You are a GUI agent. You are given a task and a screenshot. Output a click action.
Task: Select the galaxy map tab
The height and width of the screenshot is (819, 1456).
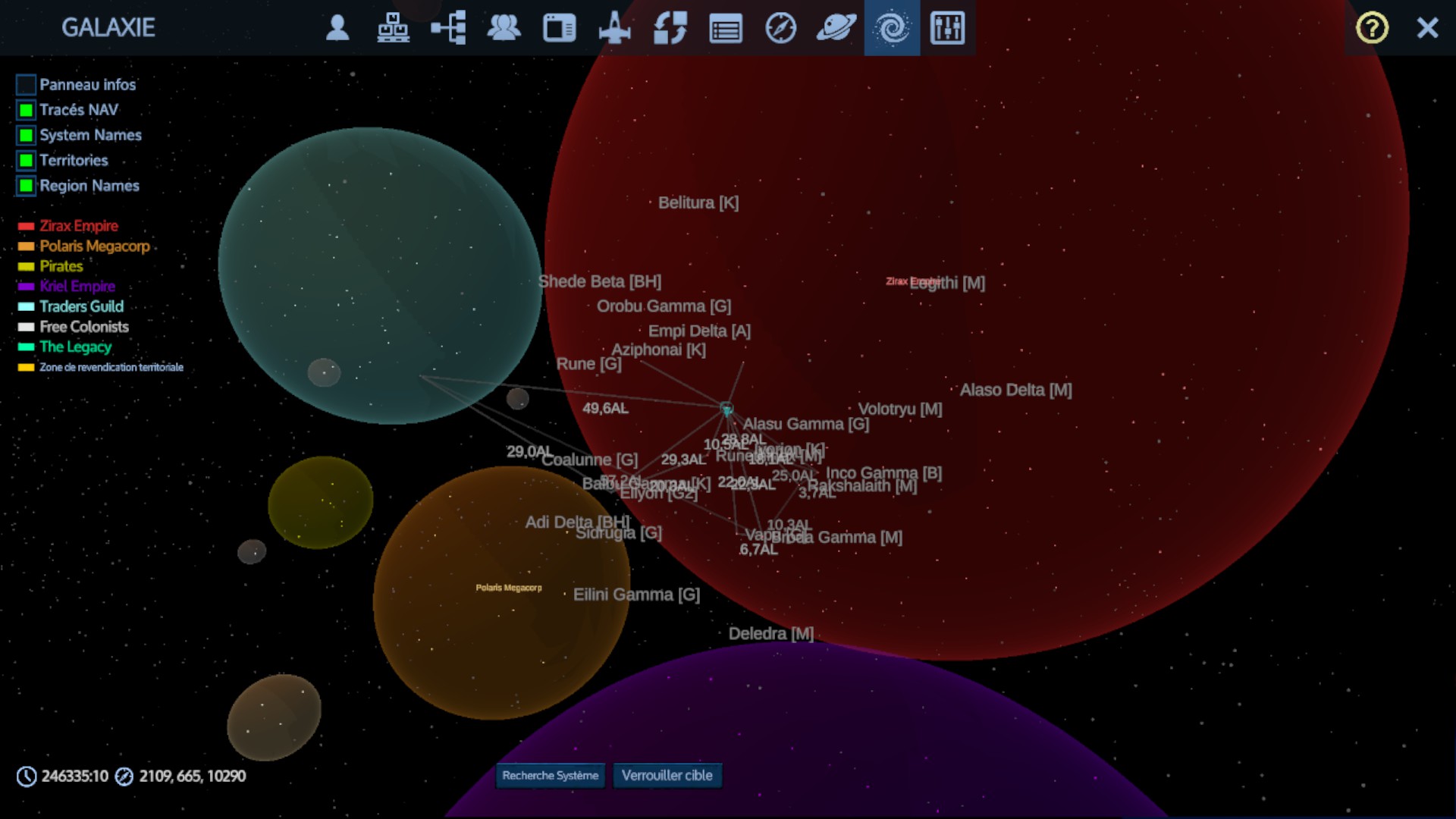click(x=892, y=28)
